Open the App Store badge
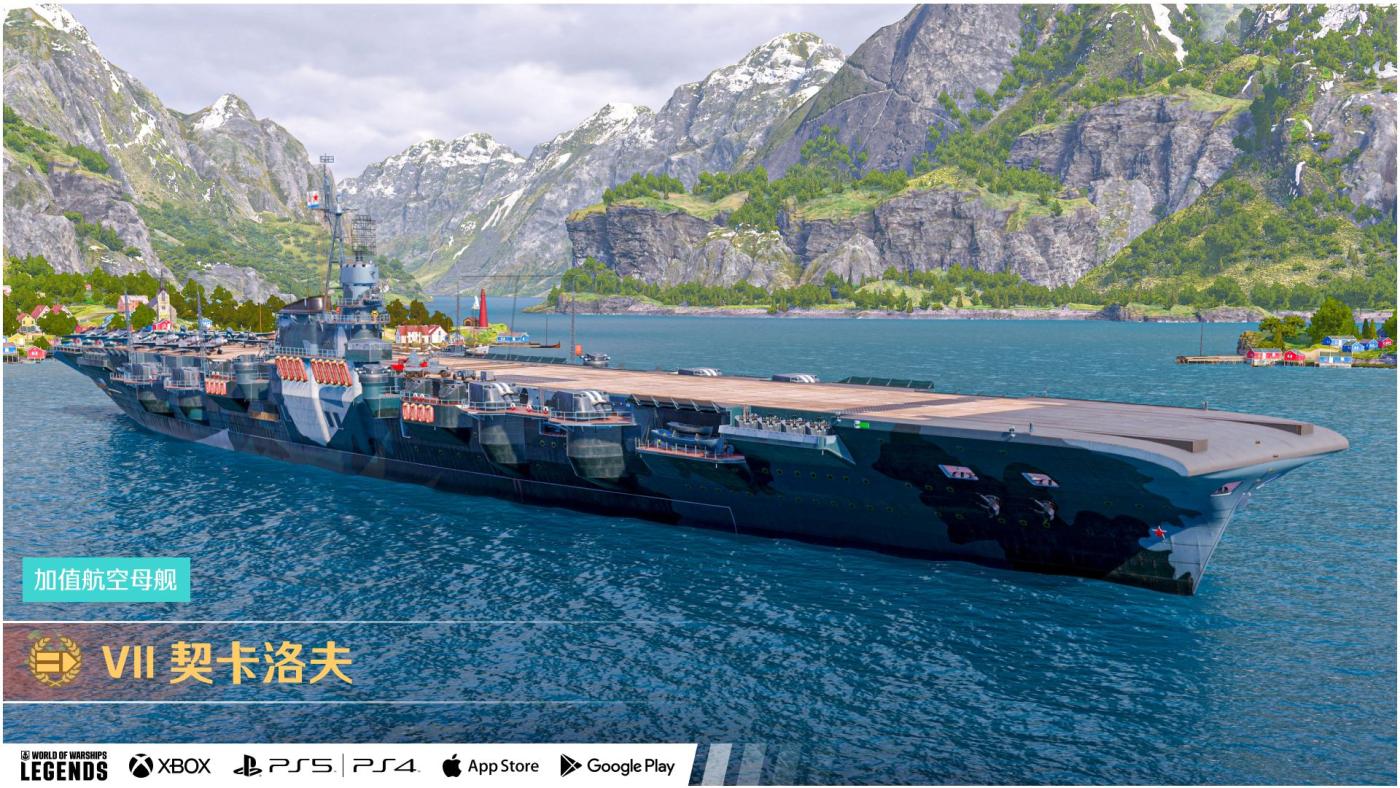1400x788 pixels. point(490,766)
